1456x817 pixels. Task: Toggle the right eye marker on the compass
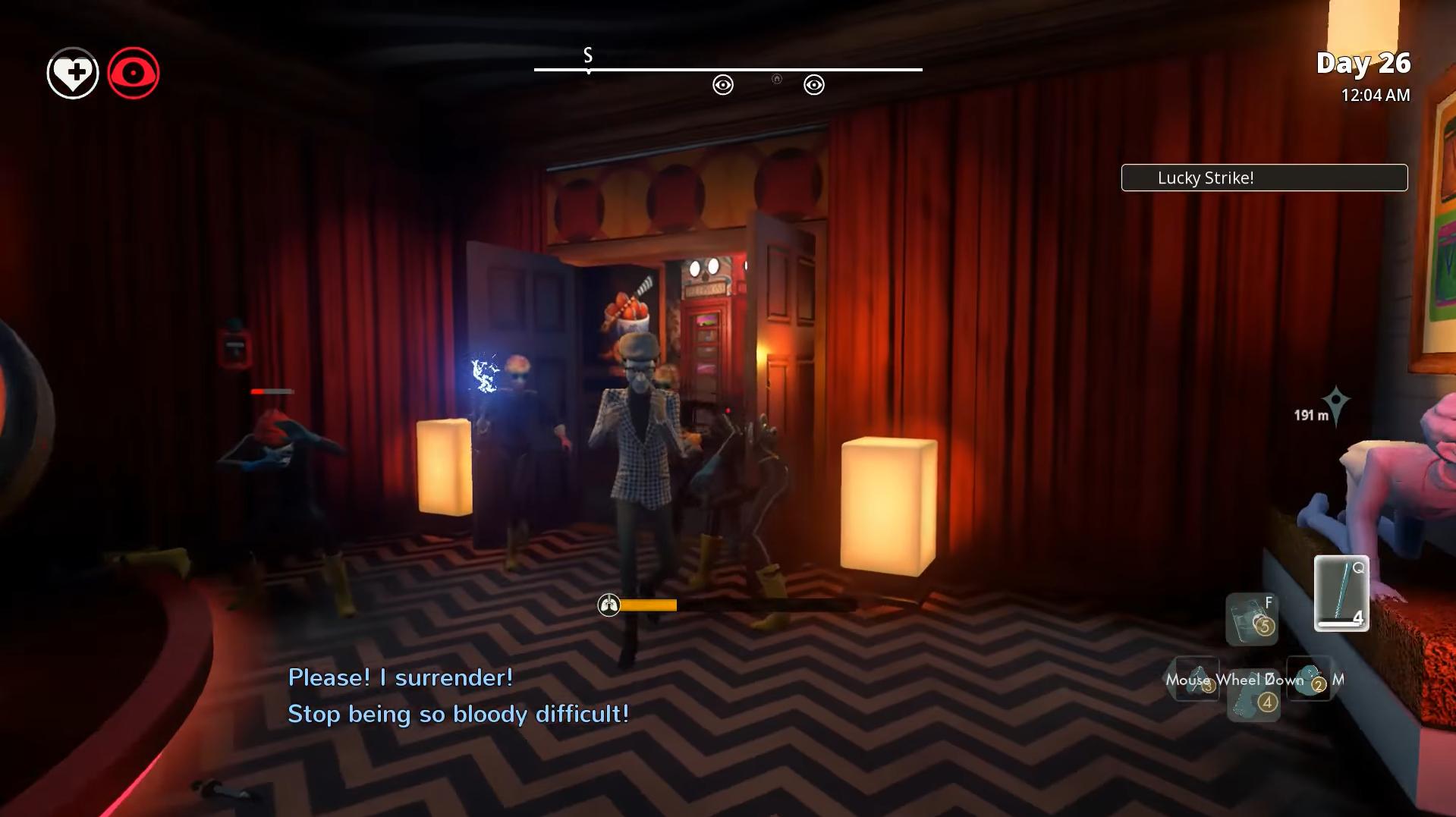[816, 85]
